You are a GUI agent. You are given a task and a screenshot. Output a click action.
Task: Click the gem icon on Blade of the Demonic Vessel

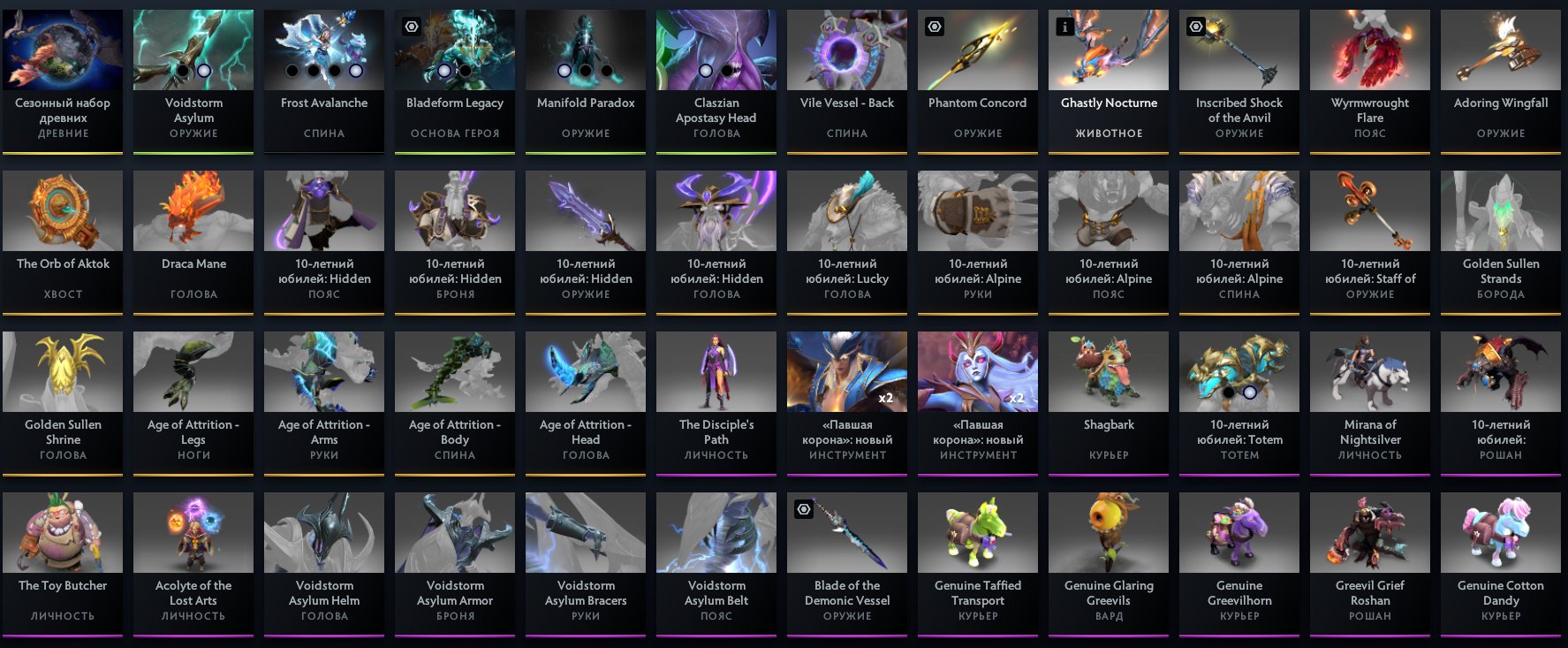[x=803, y=509]
